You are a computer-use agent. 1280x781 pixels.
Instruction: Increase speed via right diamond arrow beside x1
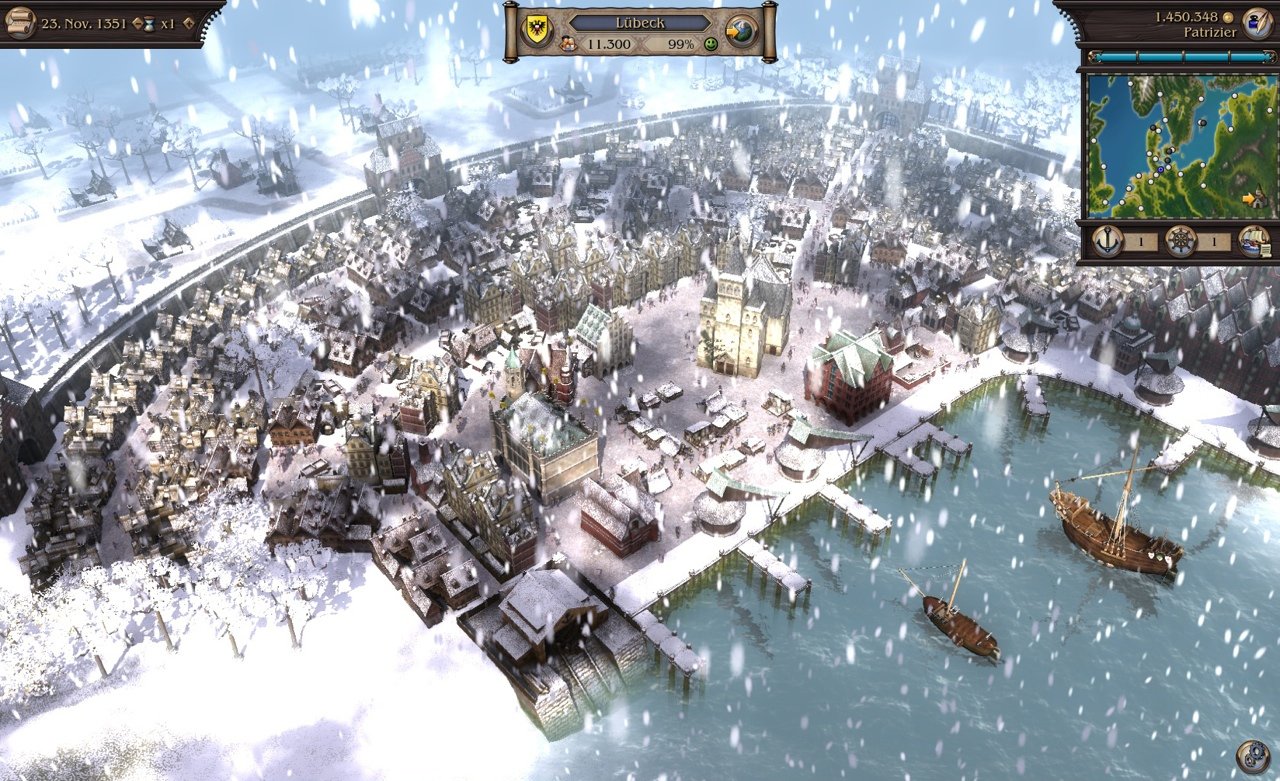coord(188,22)
